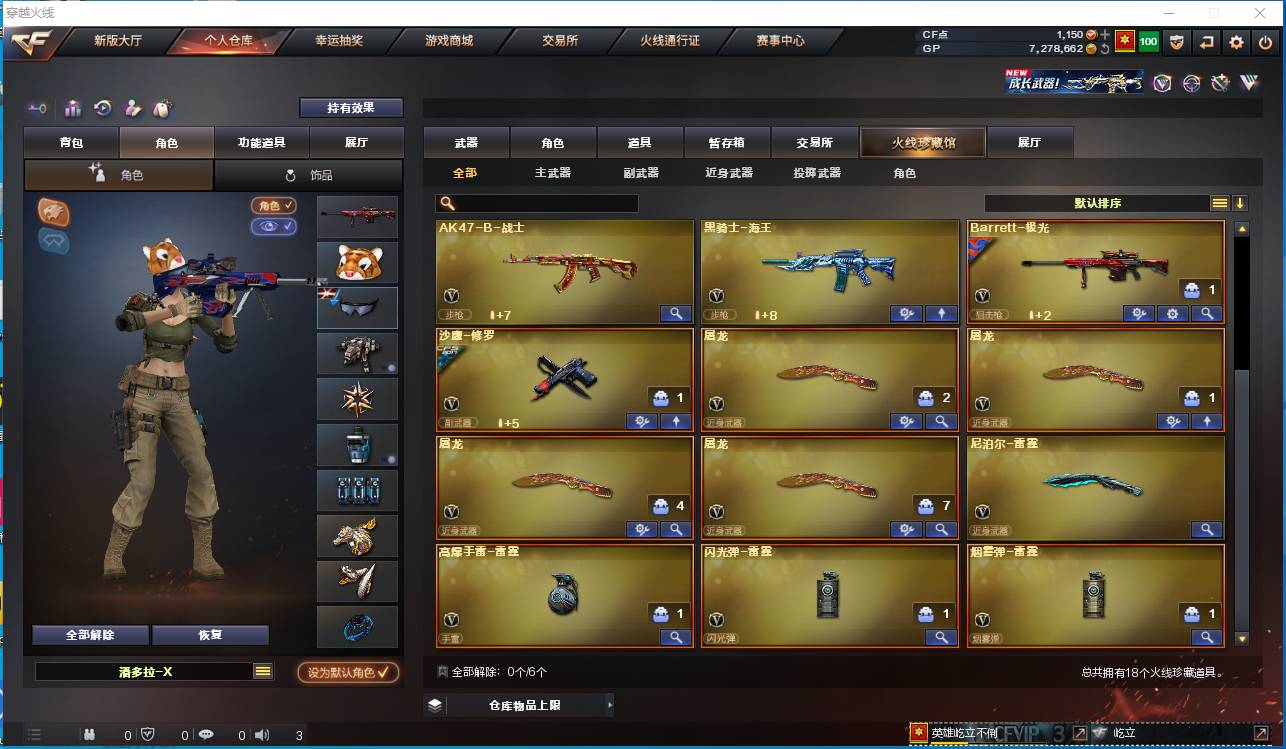Screen dimensions: 1286x749
Task: Toggle the eye visibility icon near the character
Action: [272, 228]
